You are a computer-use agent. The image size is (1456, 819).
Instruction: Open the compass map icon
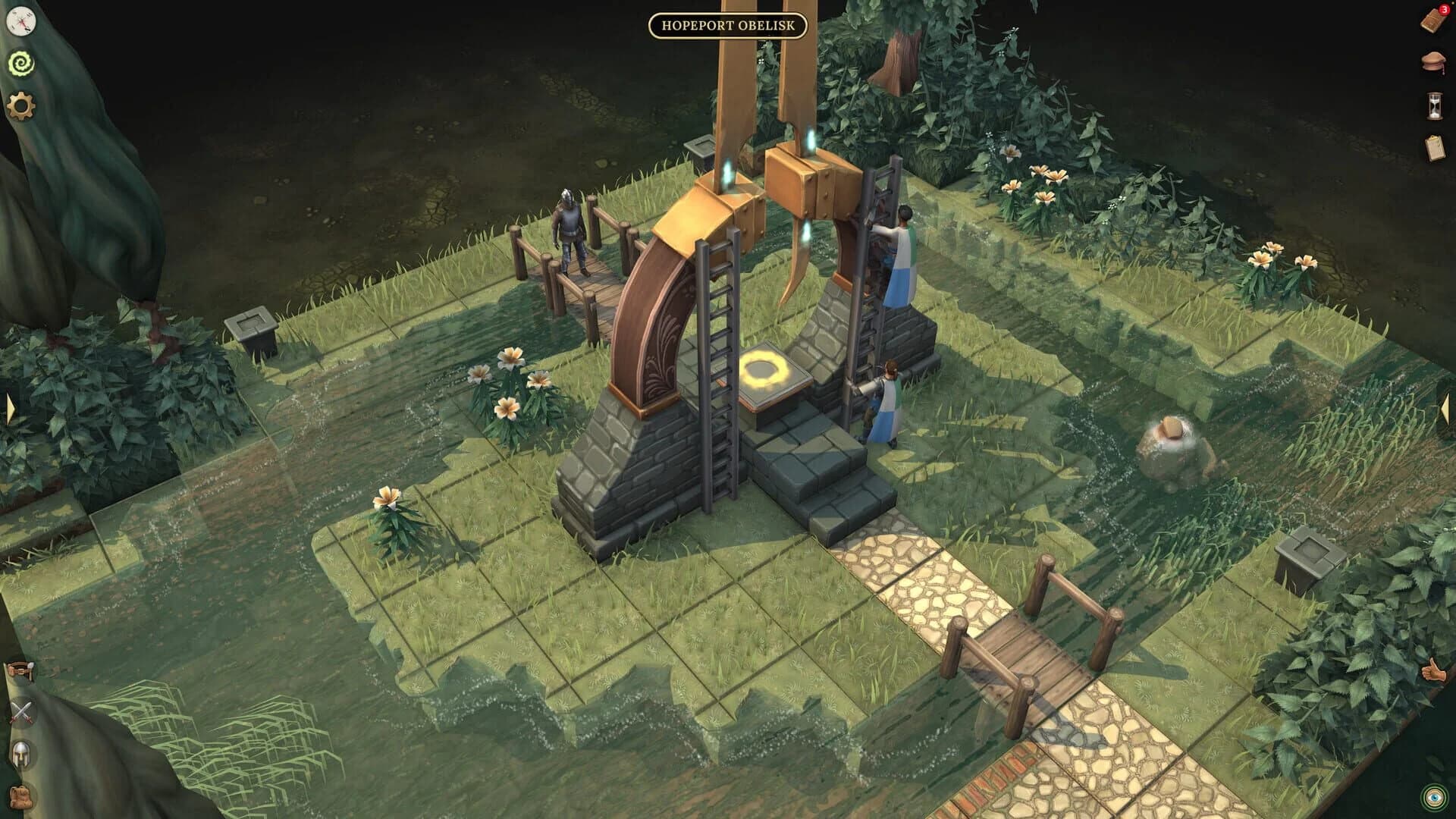pos(20,22)
